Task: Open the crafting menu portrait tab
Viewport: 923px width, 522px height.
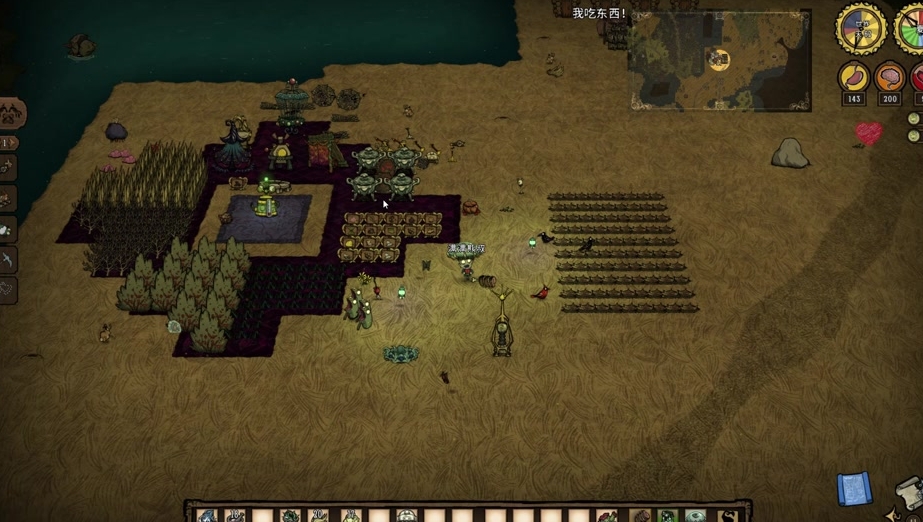Action: click(x=11, y=114)
